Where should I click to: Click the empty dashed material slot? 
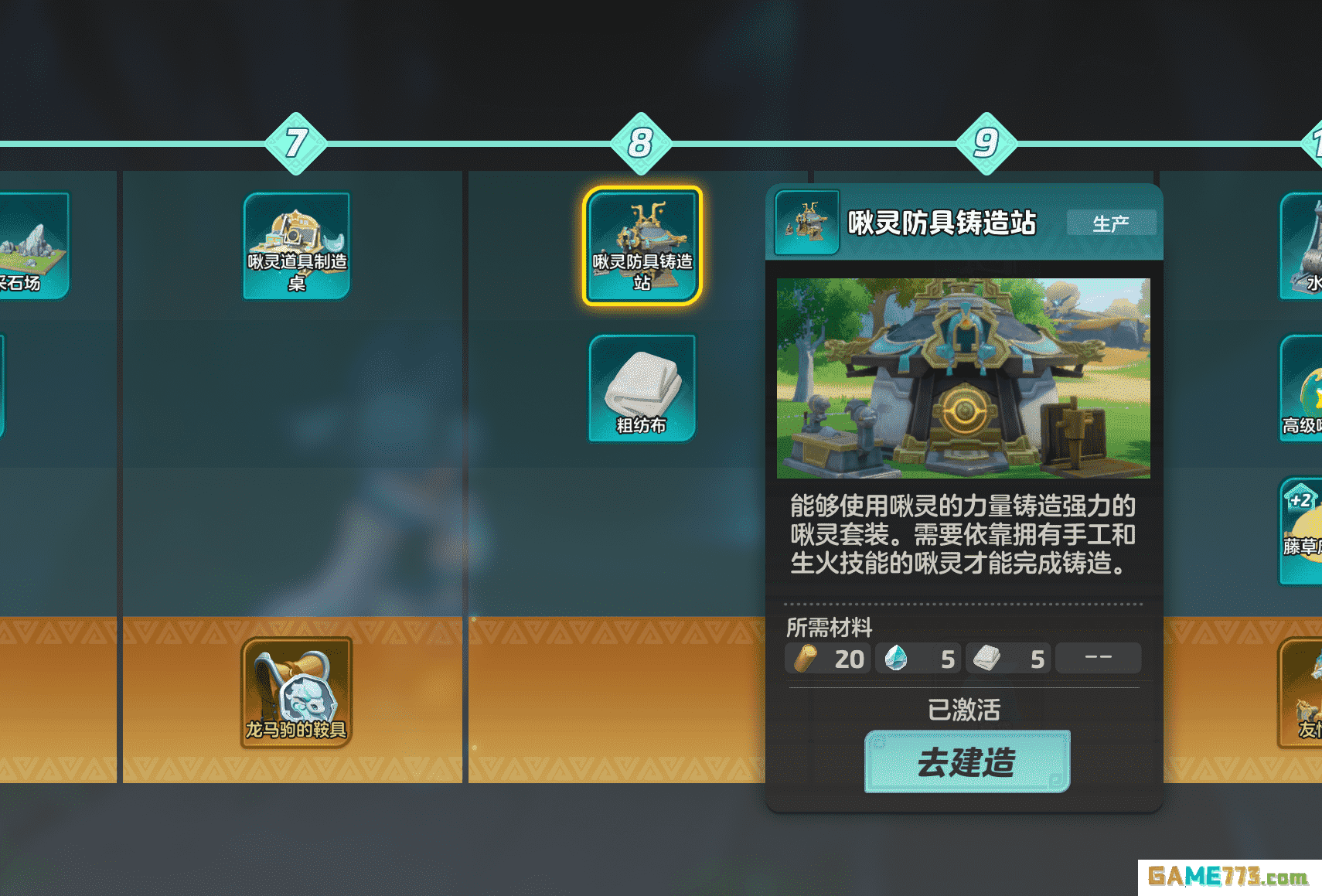coord(1098,657)
